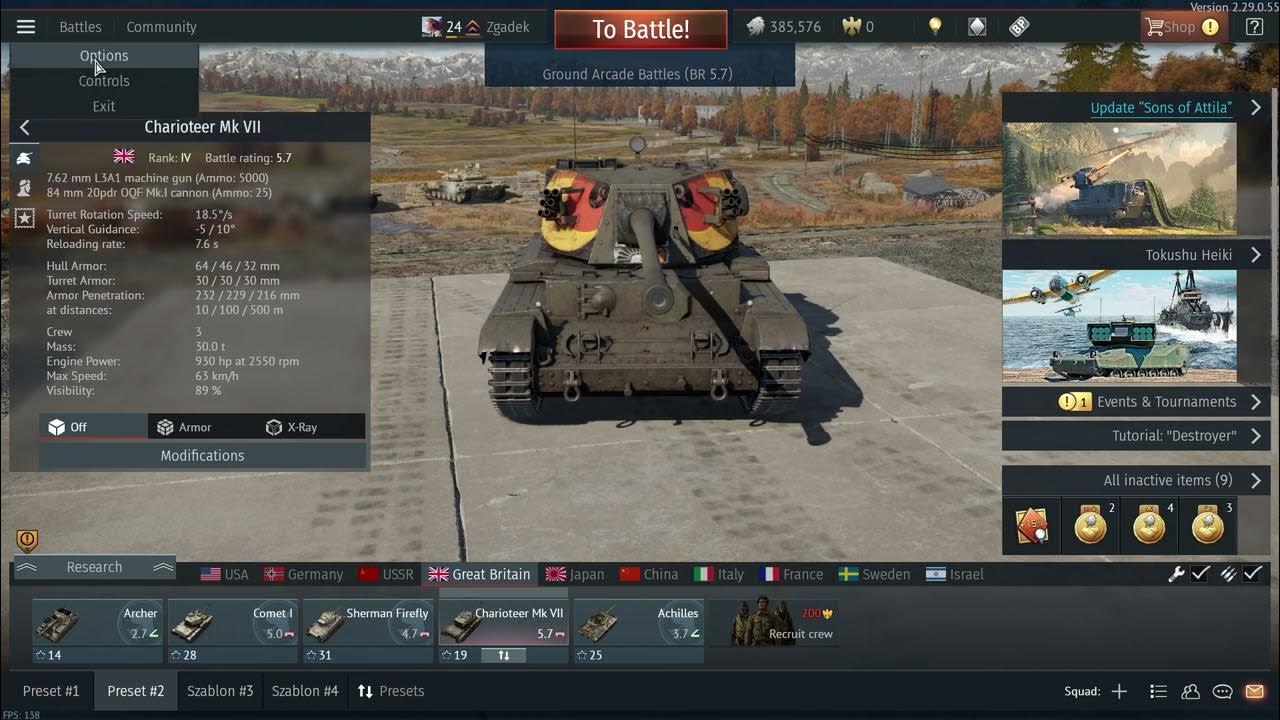1280x720 pixels.
Task: Add a squad member with the plus icon
Action: coord(1119,691)
